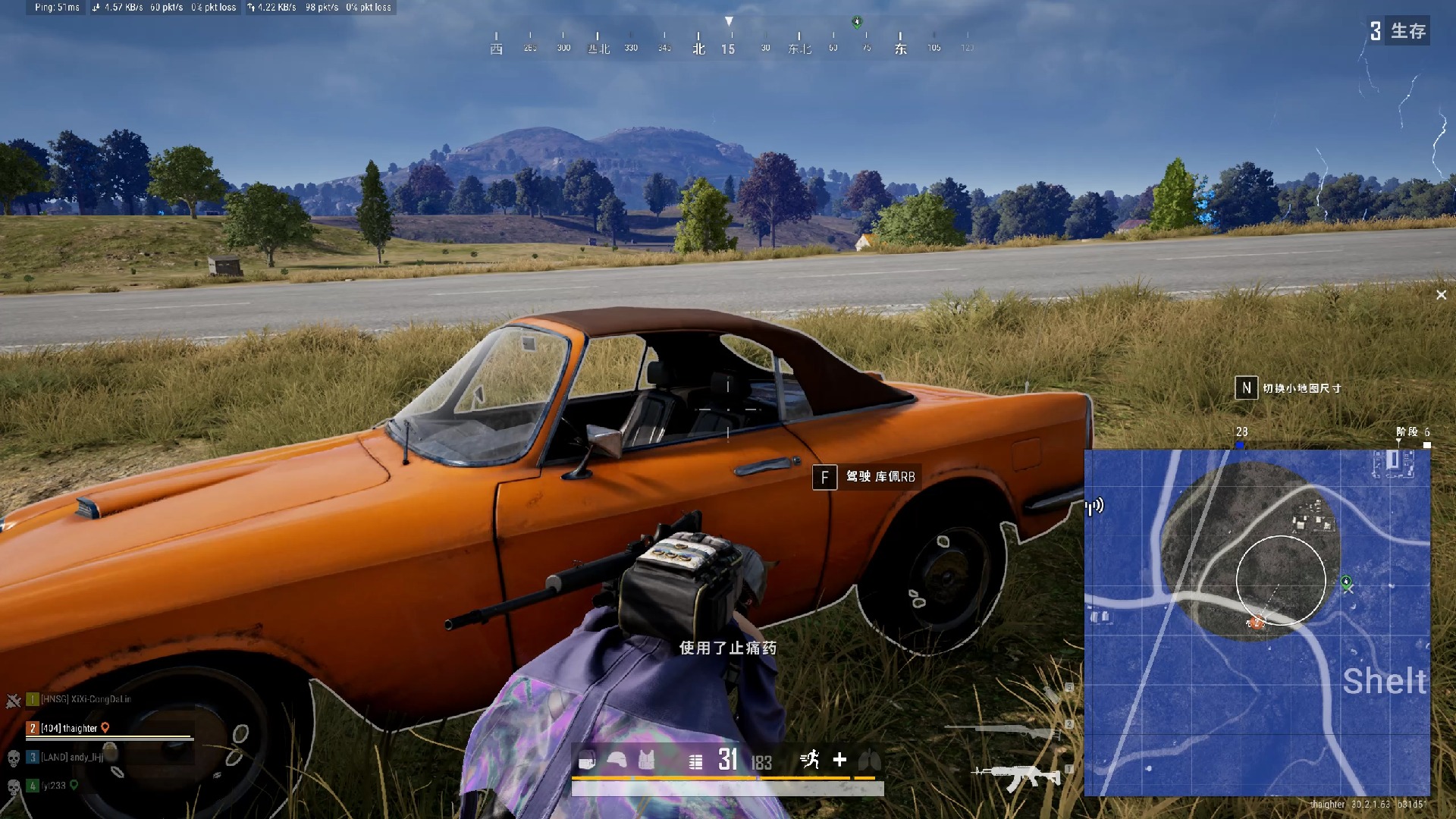Click the north heading on the compass strip
The image size is (1456, 819).
pos(698,47)
